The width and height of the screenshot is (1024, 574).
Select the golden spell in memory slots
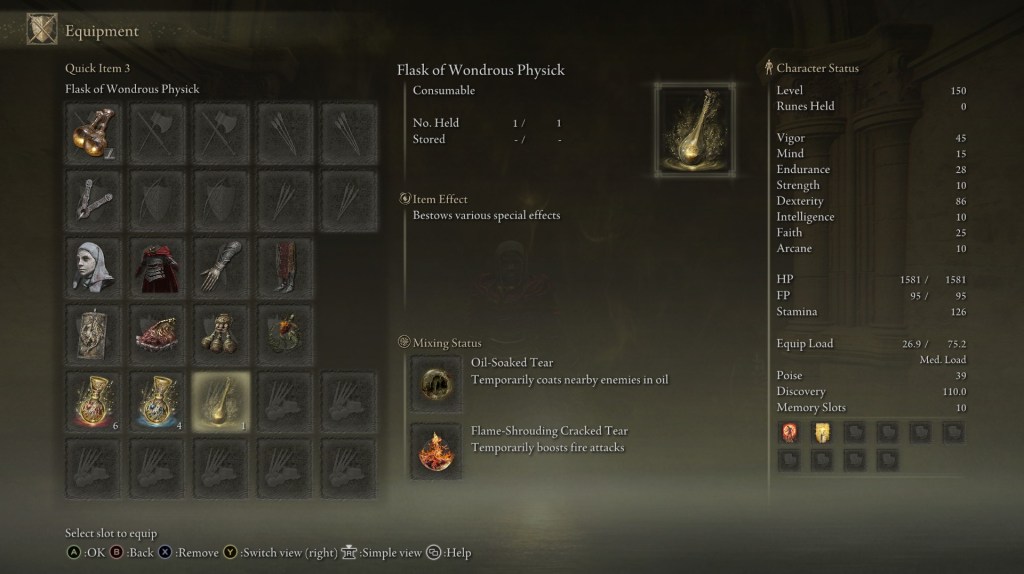822,432
